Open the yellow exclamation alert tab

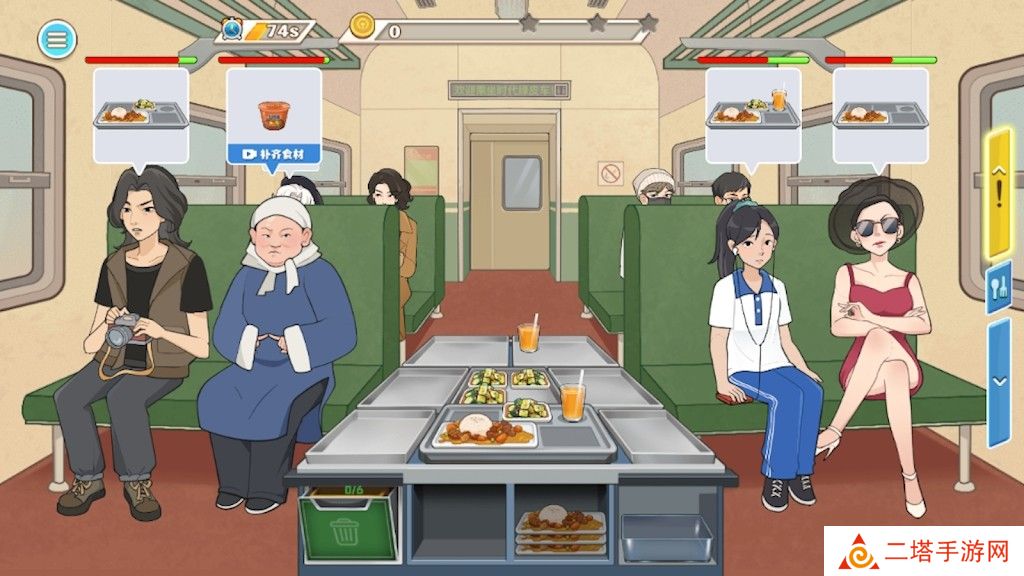tap(999, 194)
